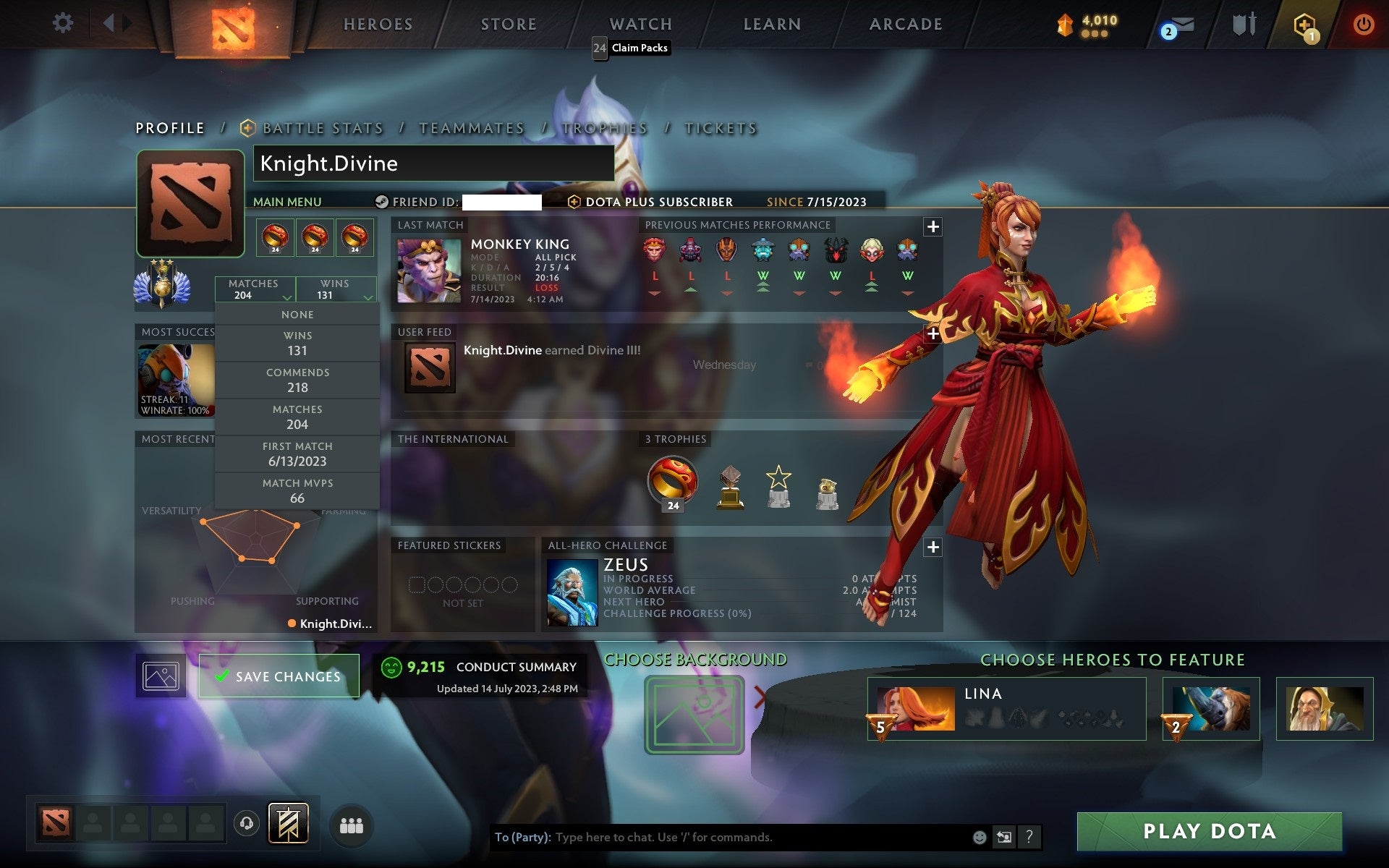Open the Dota 2 settings gear

(x=64, y=23)
